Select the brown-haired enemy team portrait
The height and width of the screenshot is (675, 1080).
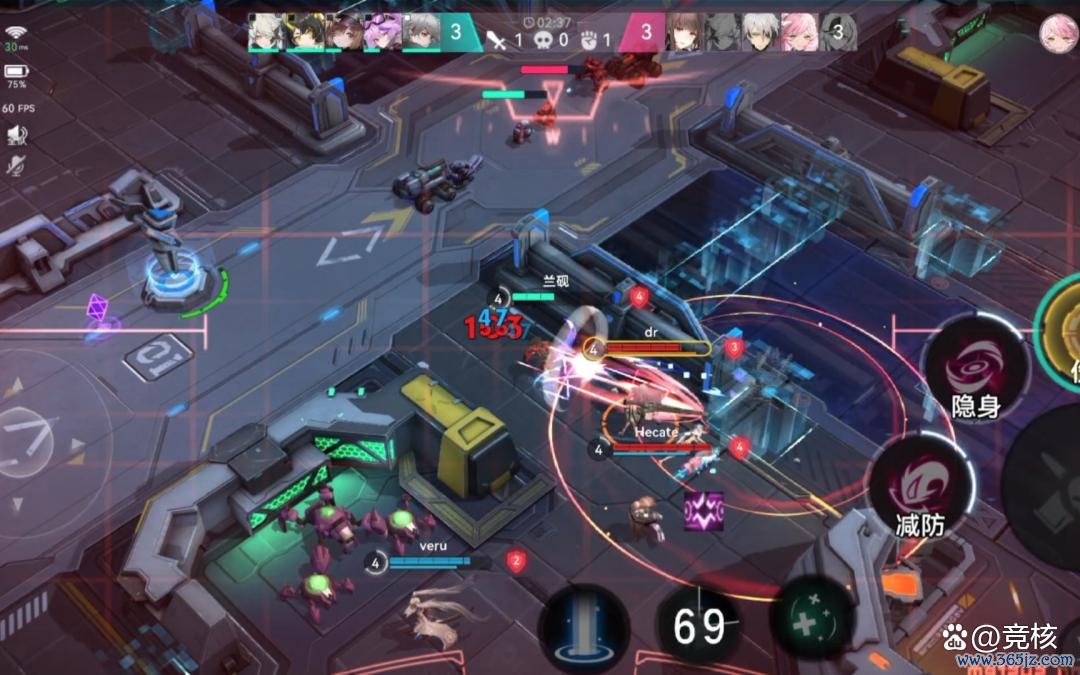coord(685,32)
